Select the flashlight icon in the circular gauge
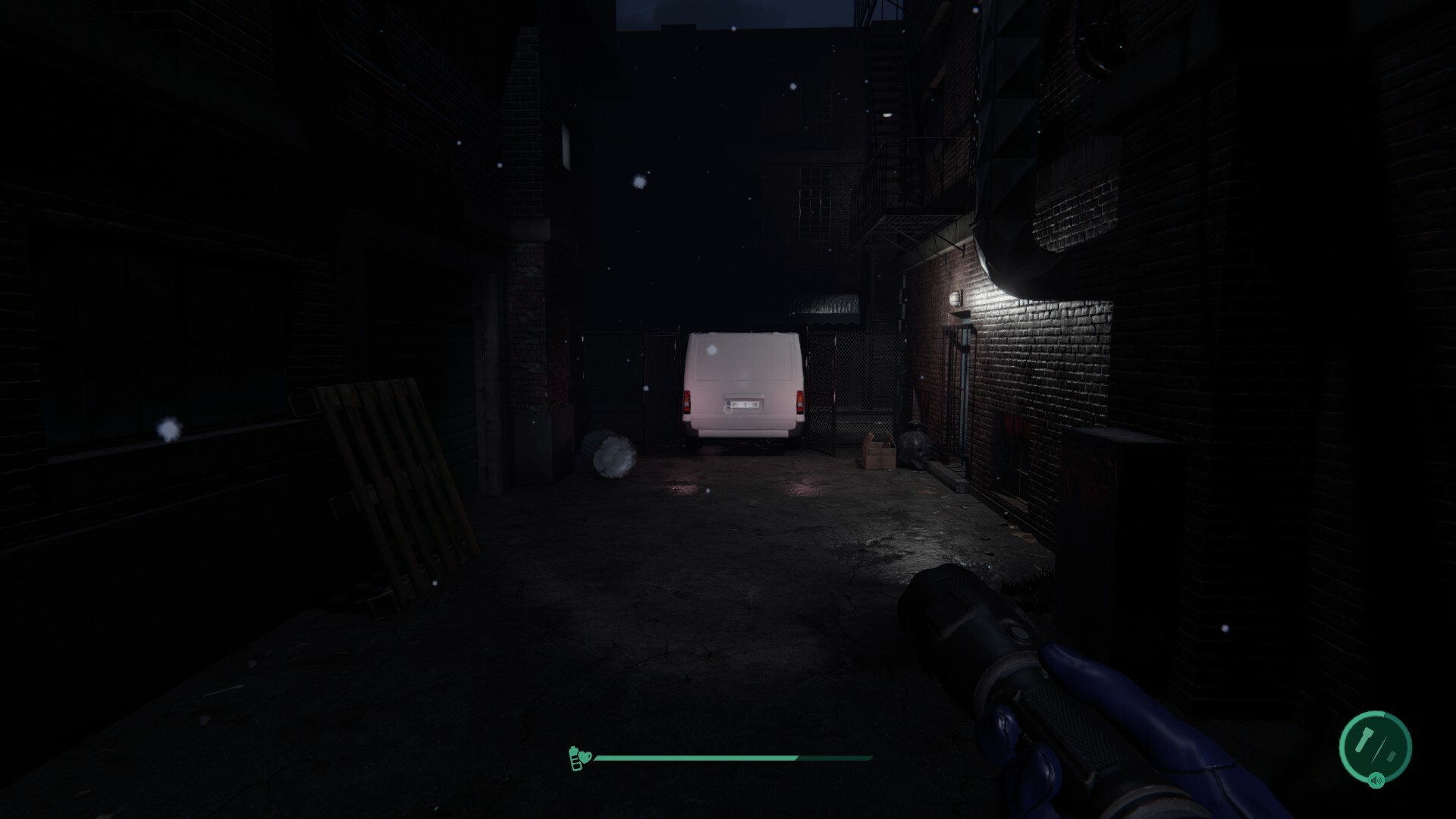Image resolution: width=1456 pixels, height=819 pixels. pos(1363,741)
